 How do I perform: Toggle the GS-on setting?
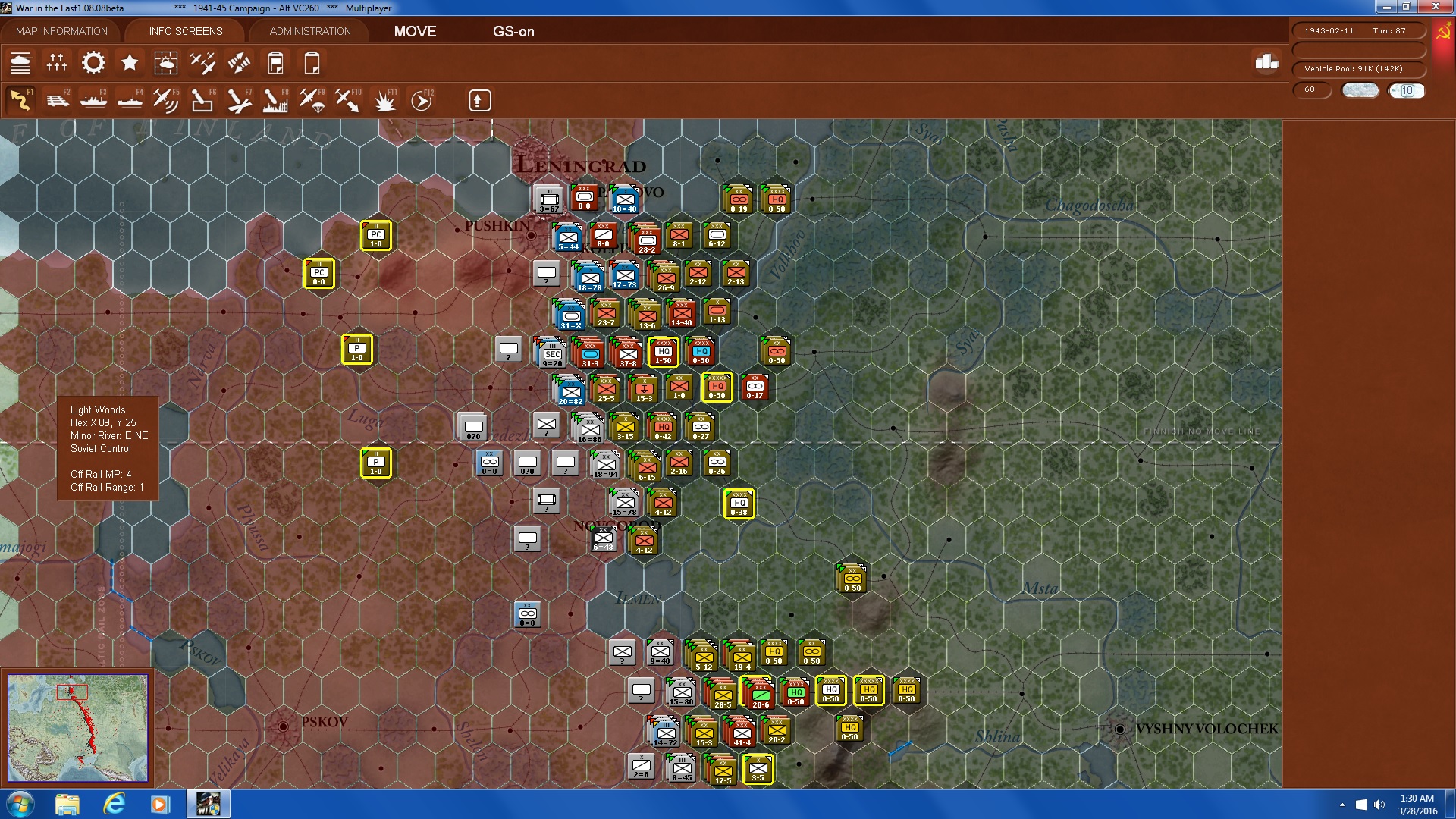click(514, 32)
